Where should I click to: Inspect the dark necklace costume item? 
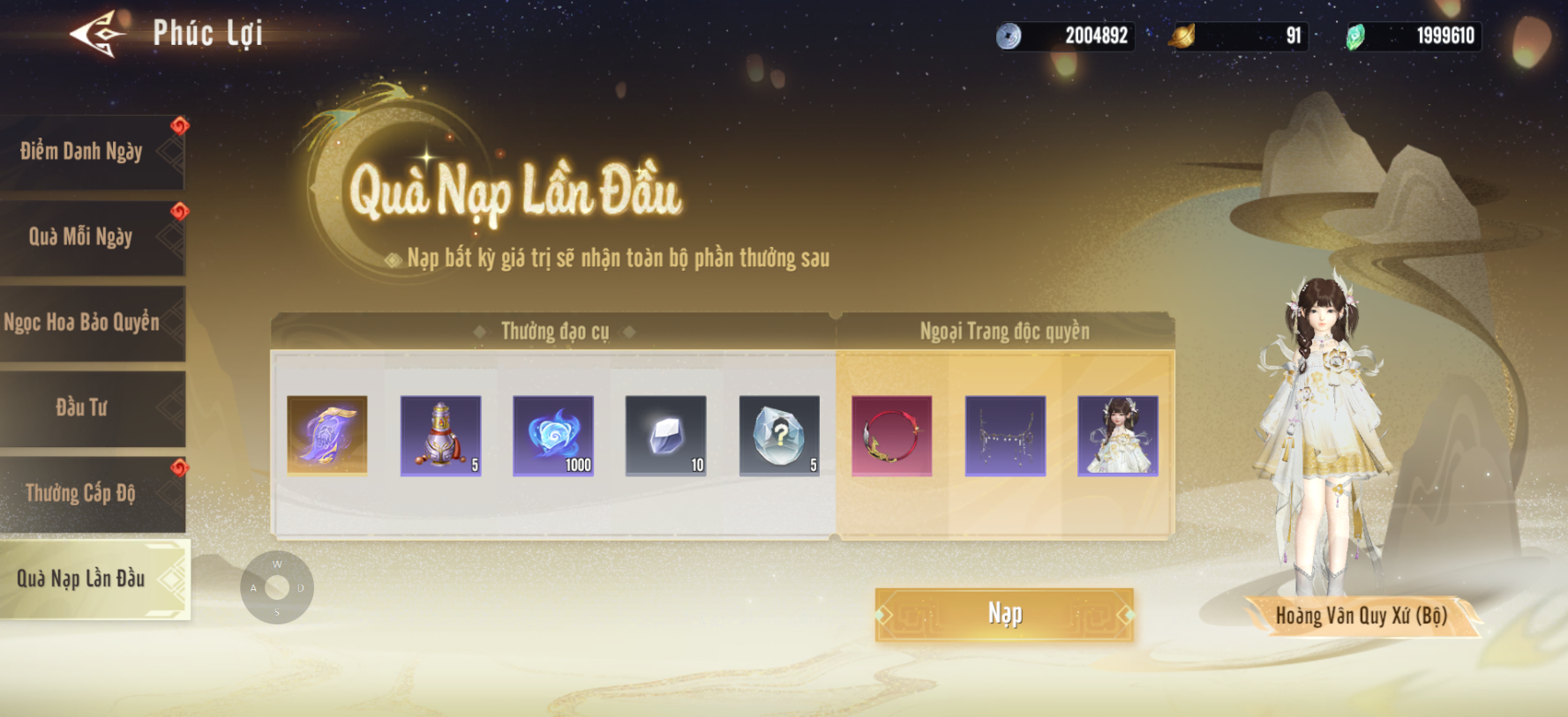tap(1005, 436)
